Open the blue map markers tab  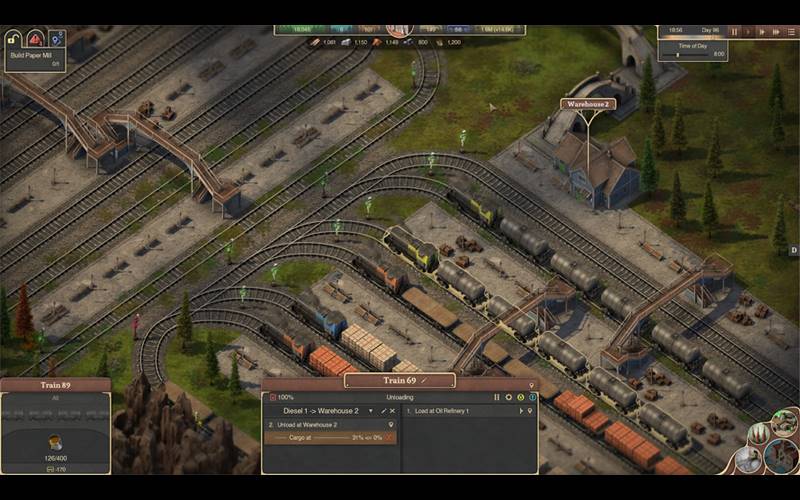[x=56, y=38]
